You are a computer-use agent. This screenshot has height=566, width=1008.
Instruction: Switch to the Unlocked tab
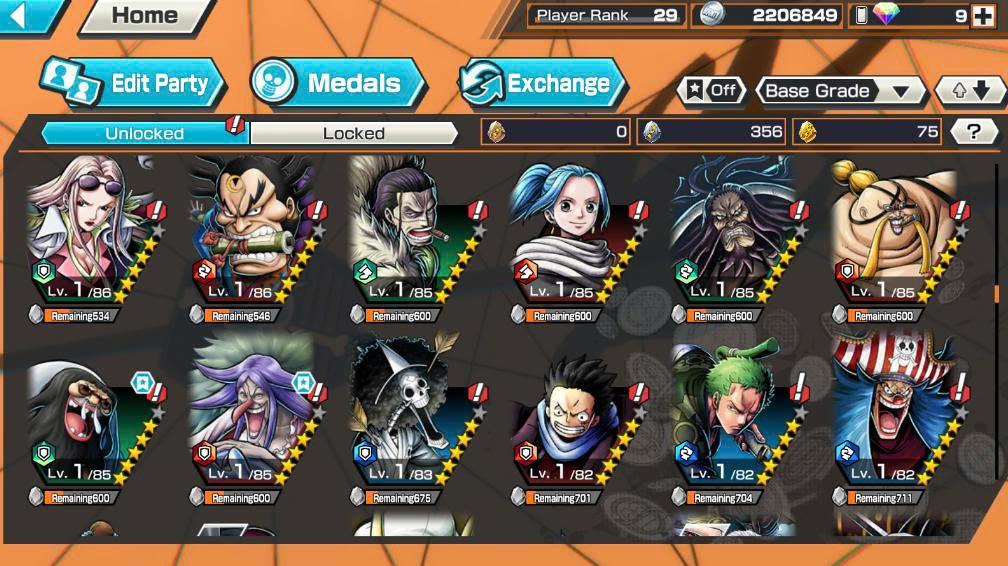[x=145, y=133]
